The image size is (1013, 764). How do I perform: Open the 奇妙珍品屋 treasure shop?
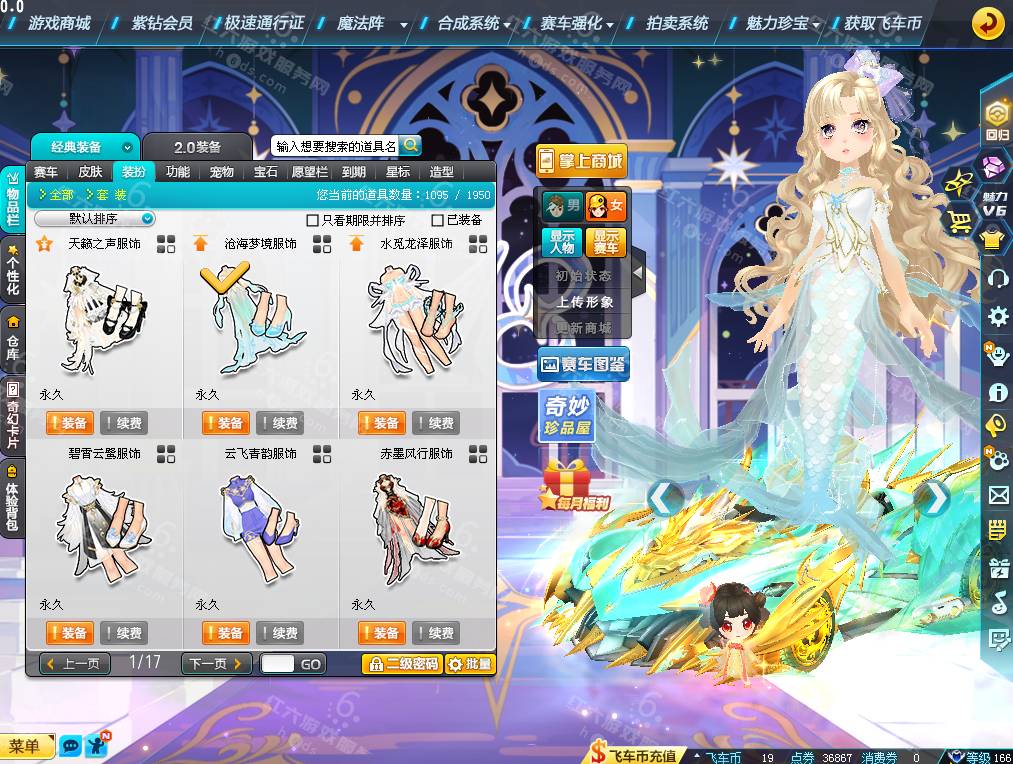[x=568, y=415]
